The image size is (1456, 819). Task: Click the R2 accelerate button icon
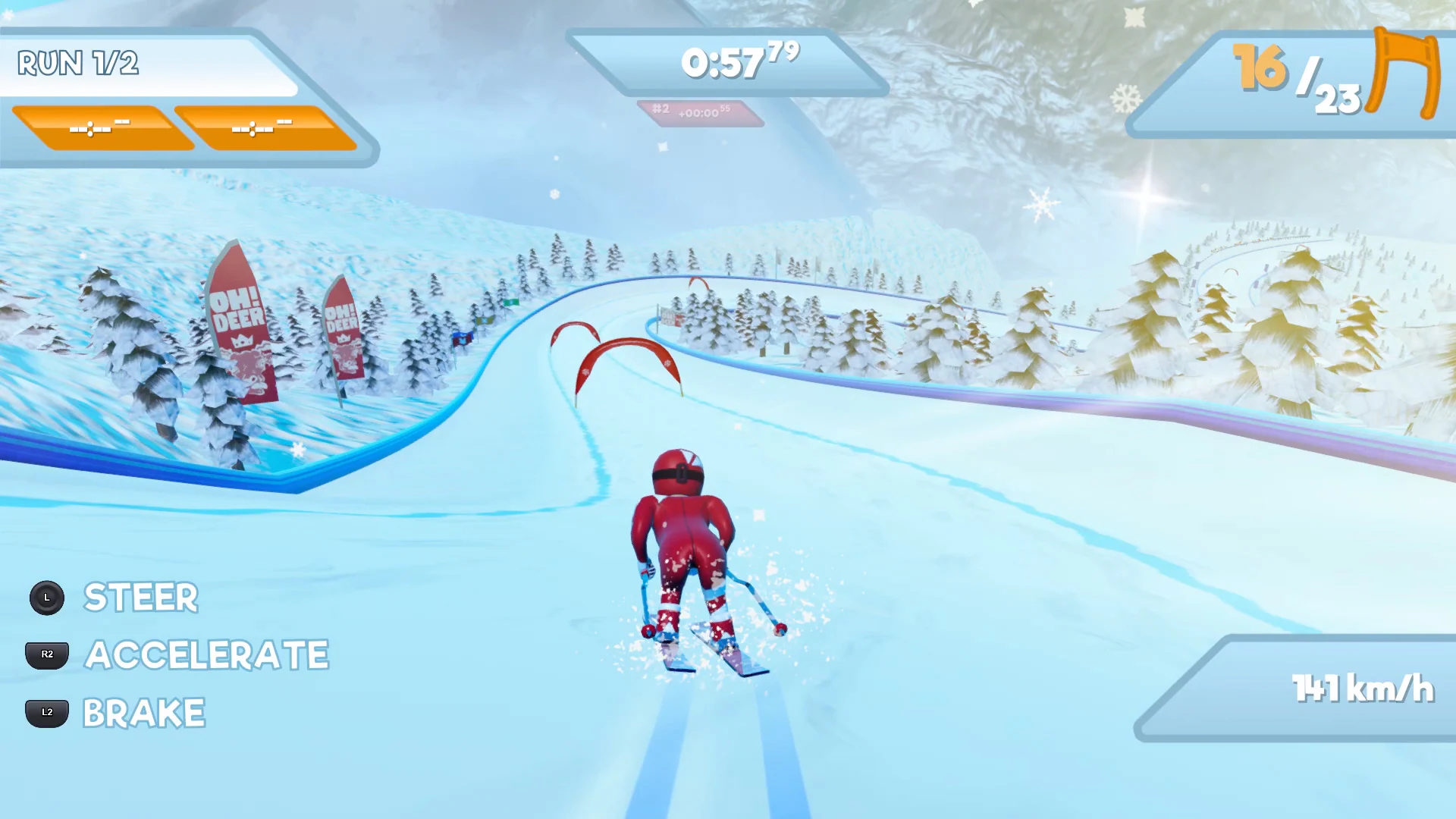(x=46, y=654)
